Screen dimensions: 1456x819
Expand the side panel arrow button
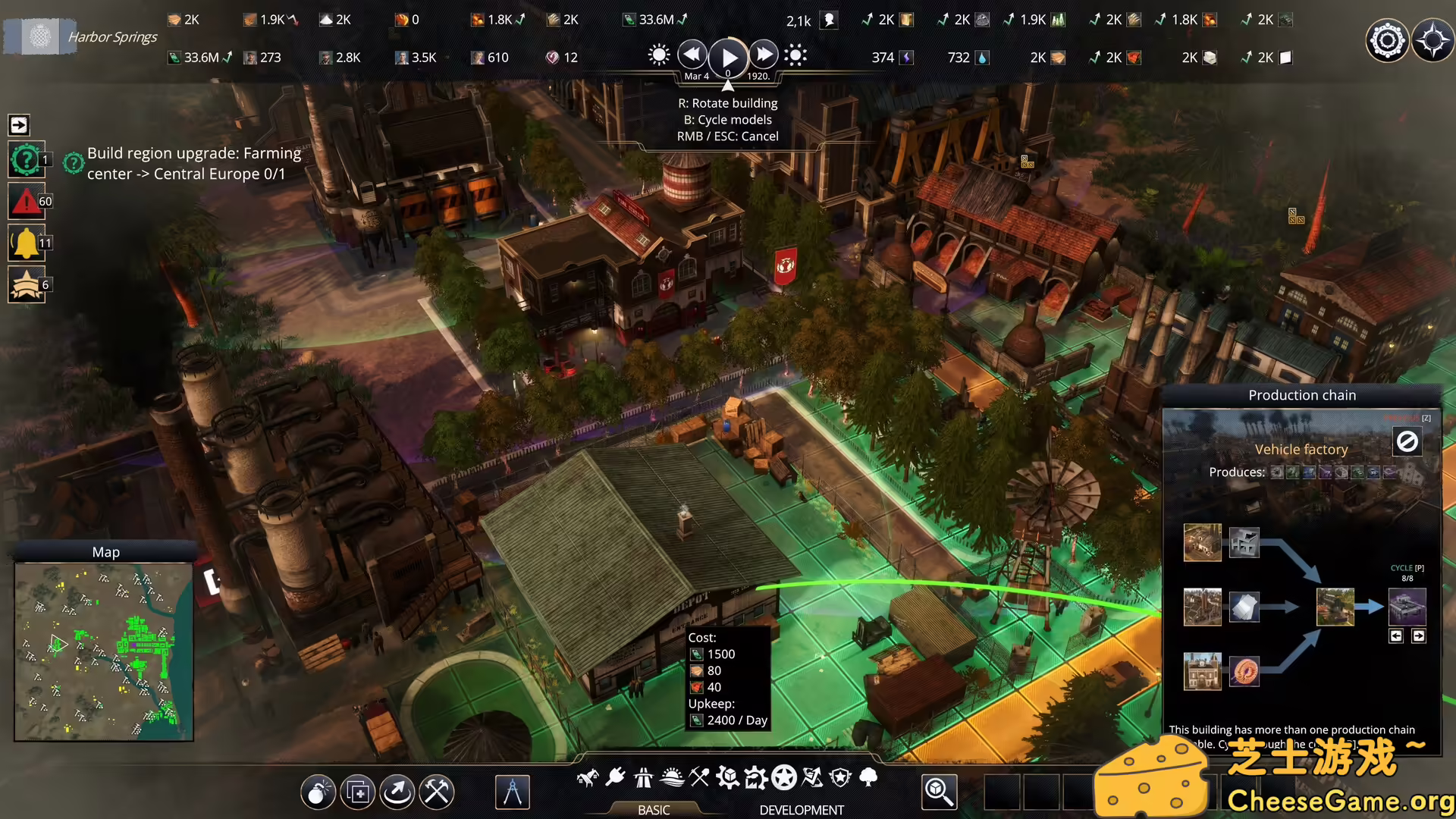pyautogui.click(x=19, y=124)
